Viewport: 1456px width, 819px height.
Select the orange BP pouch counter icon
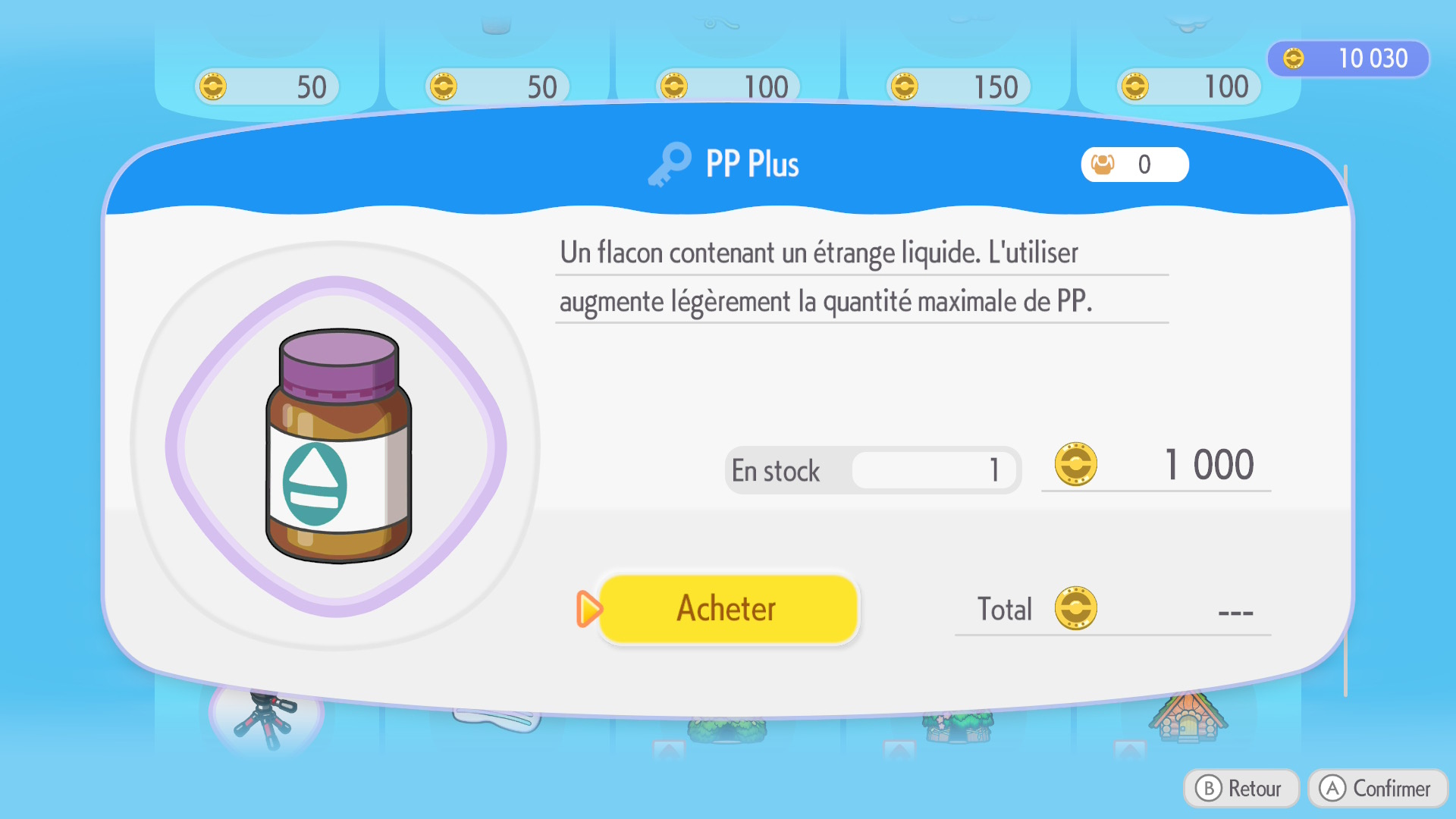[1103, 164]
